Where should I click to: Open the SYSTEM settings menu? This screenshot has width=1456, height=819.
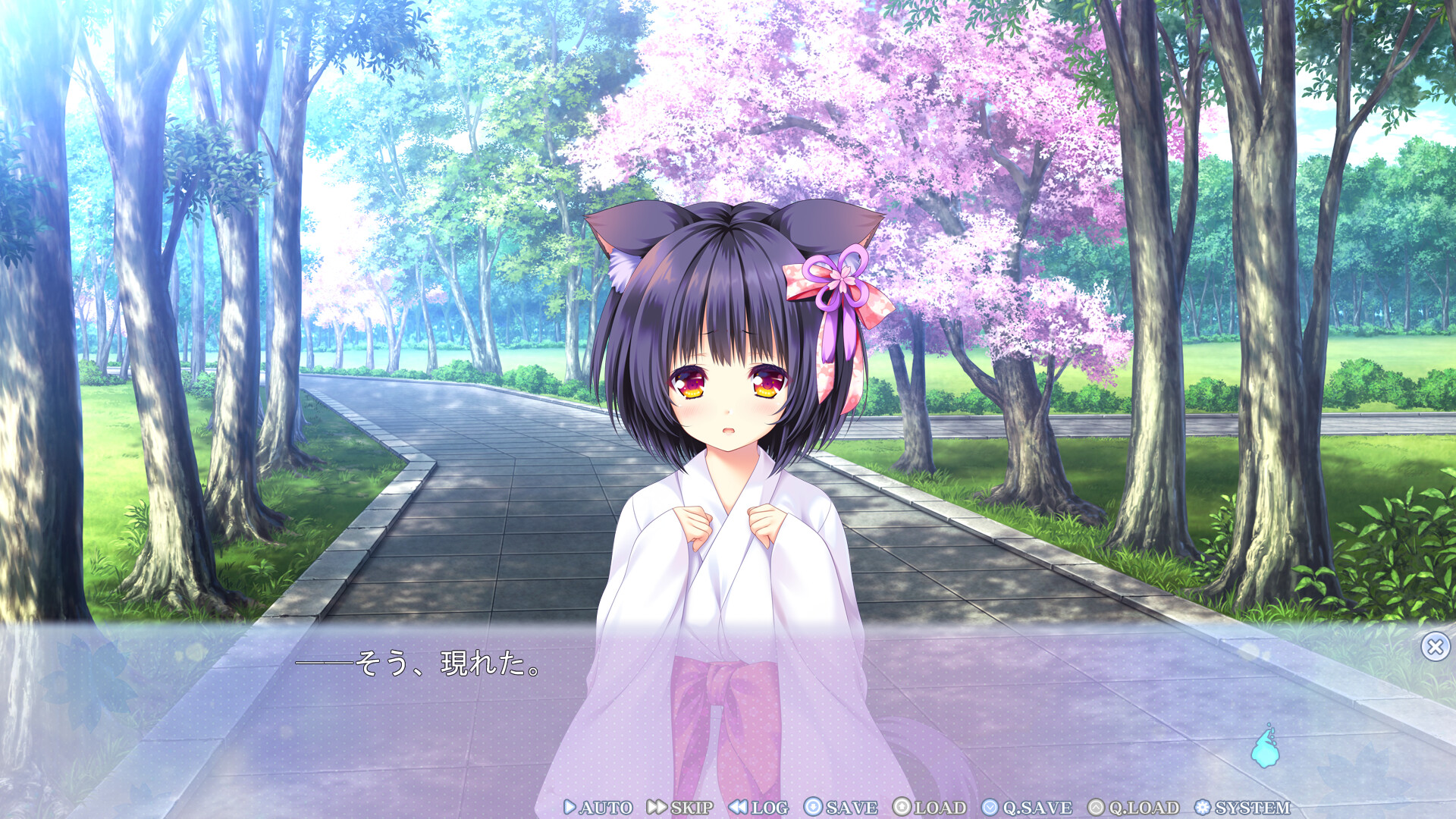[x=1242, y=808]
